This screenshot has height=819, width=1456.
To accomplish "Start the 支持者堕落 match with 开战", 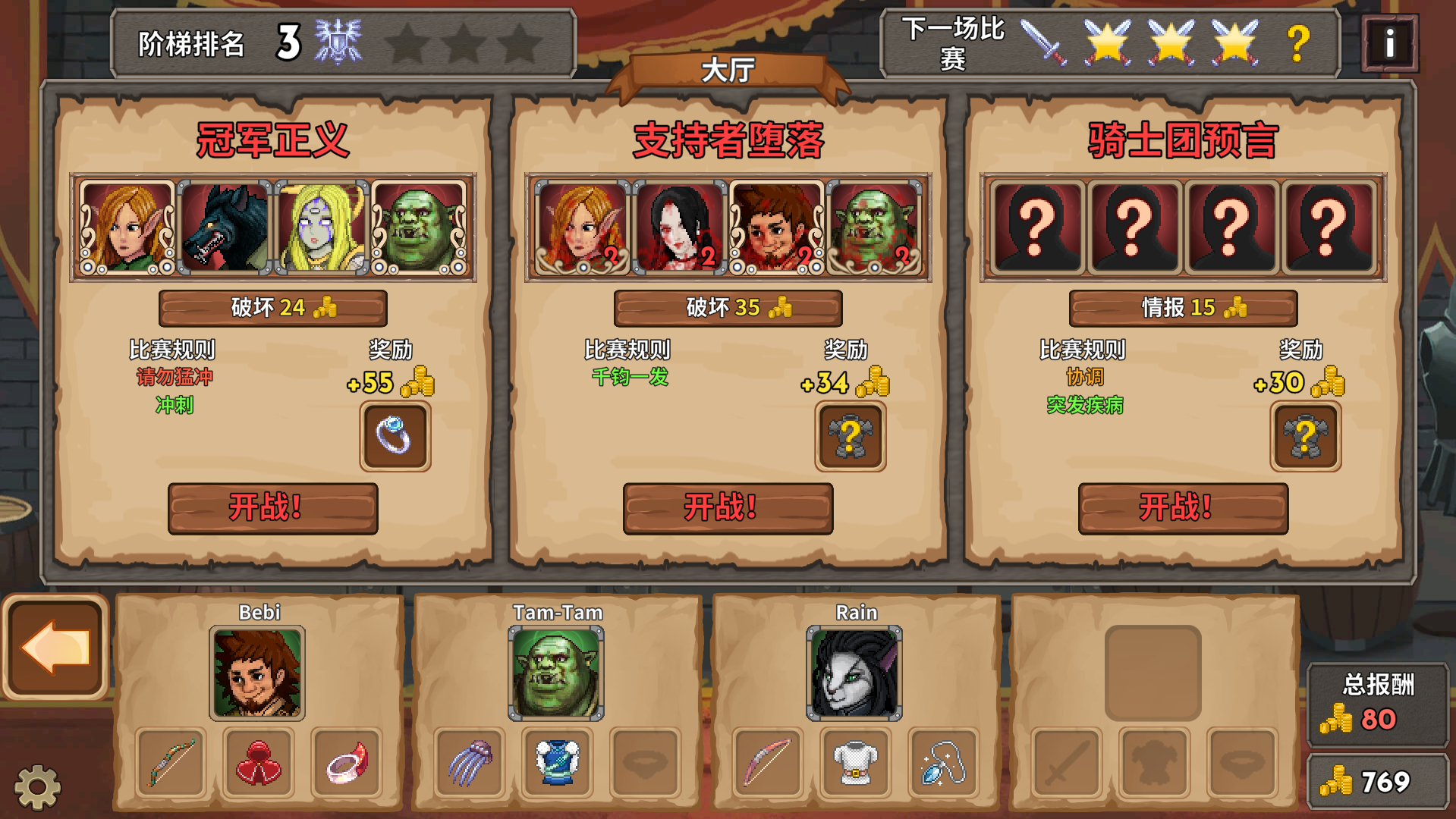I will pos(728,508).
